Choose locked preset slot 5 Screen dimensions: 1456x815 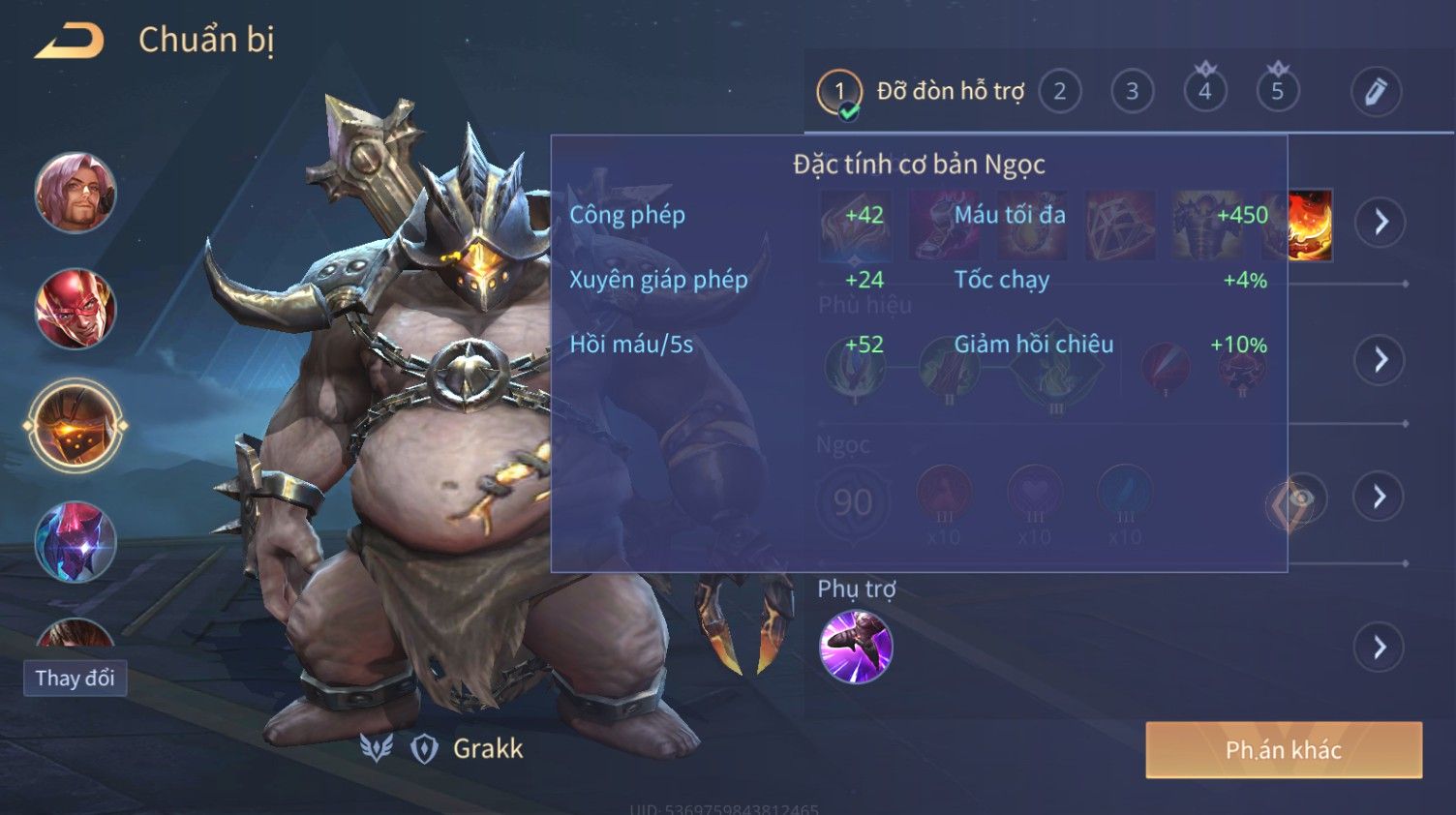coord(1277,92)
